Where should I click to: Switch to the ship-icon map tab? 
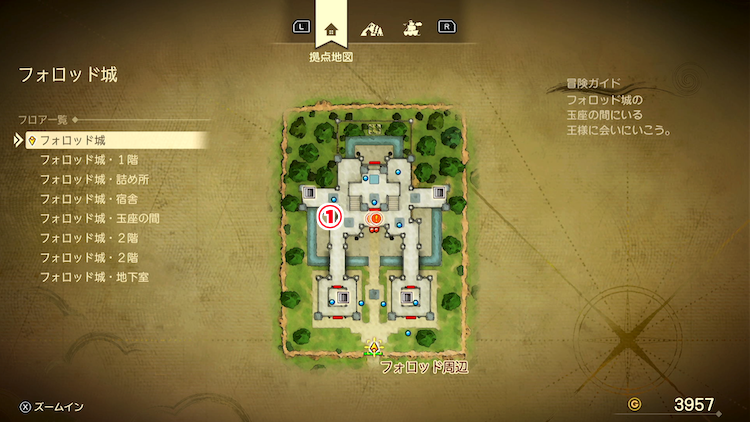coord(409,28)
